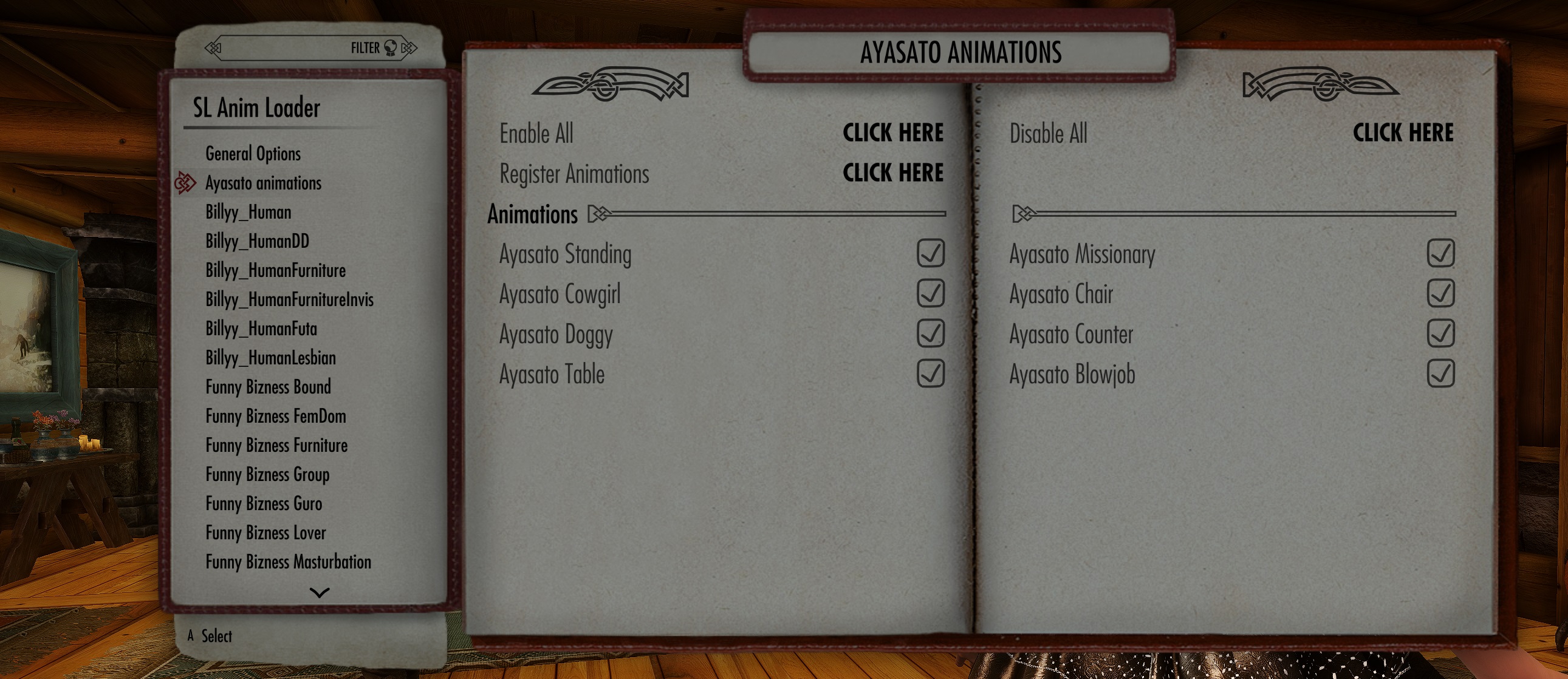1568x679 pixels.
Task: Click the red marker icon beside Ayasato animations
Action: (x=185, y=184)
